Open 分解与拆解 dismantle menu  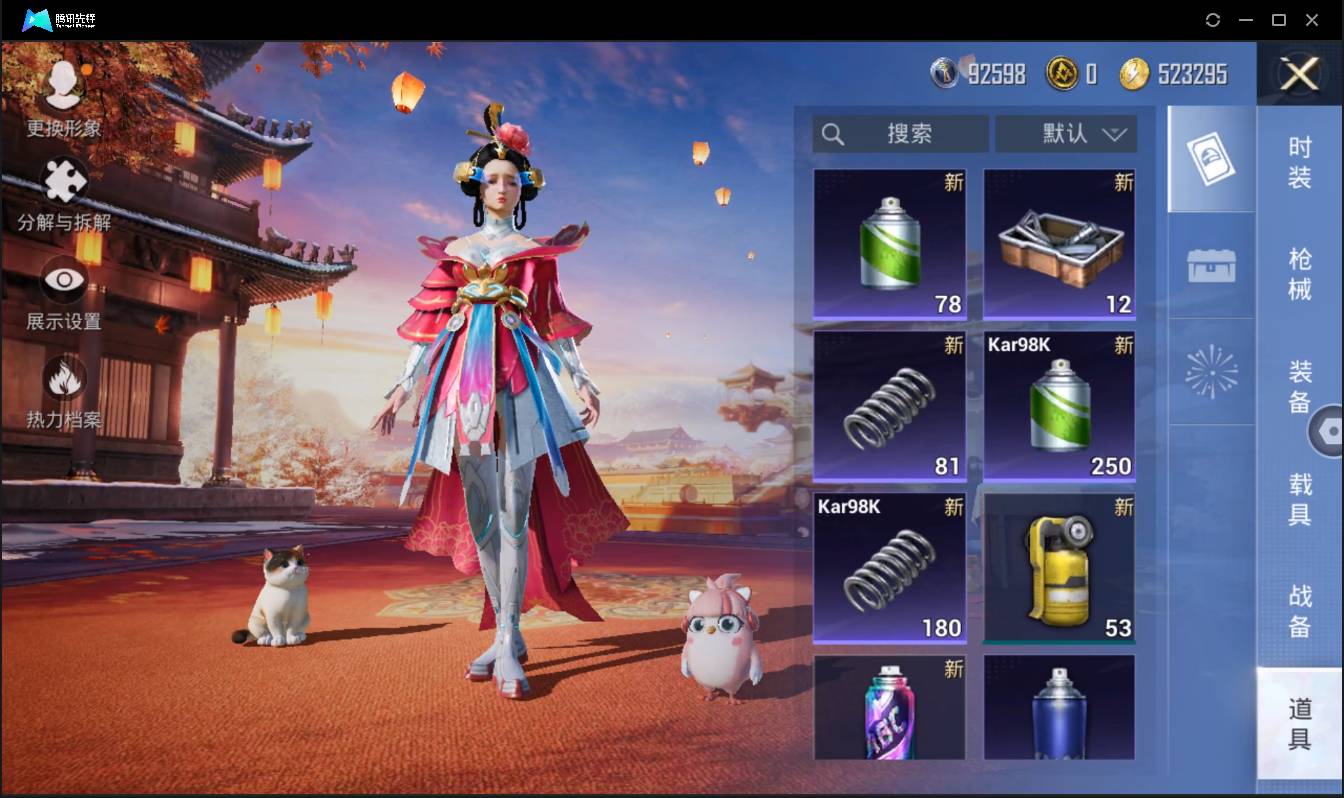pos(64,193)
